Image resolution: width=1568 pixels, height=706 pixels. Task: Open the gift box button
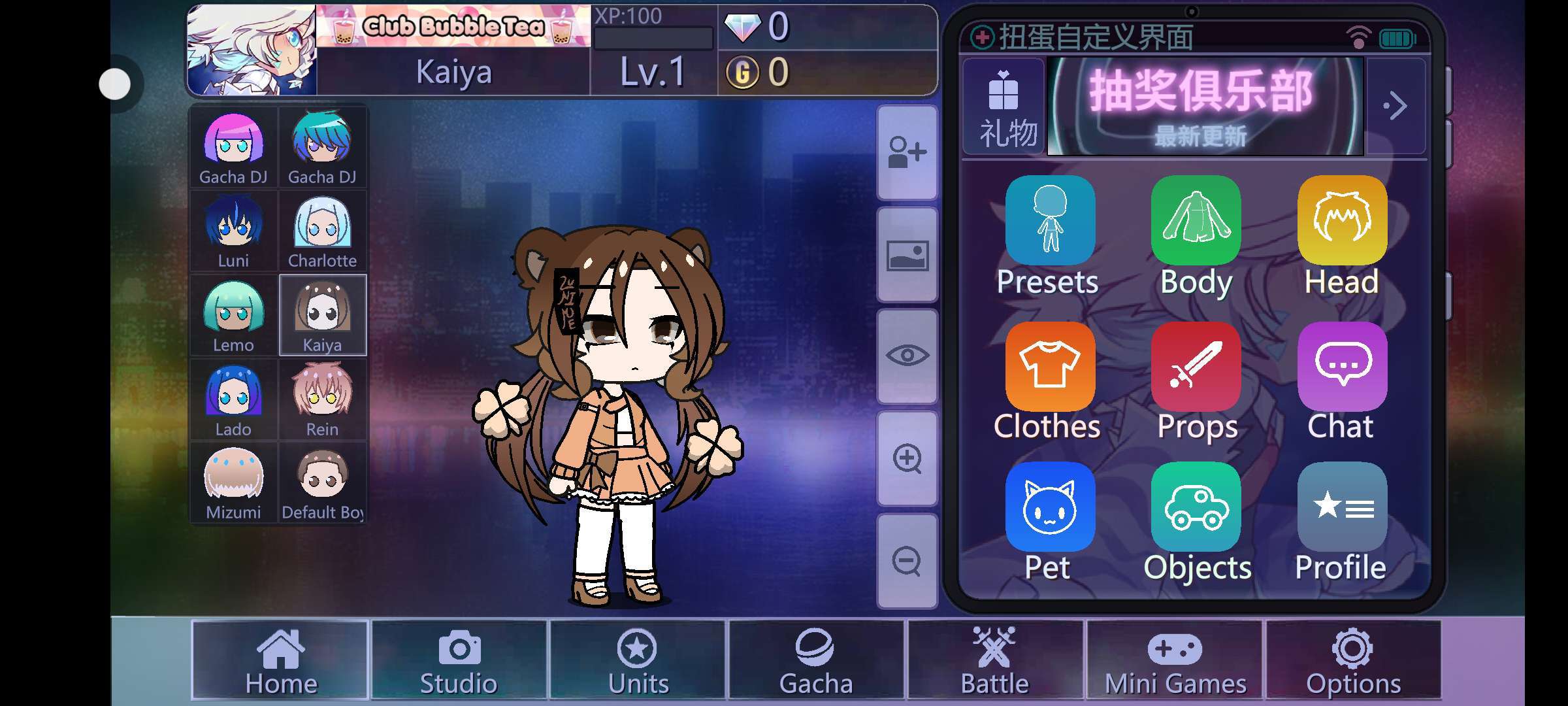[x=1004, y=107]
